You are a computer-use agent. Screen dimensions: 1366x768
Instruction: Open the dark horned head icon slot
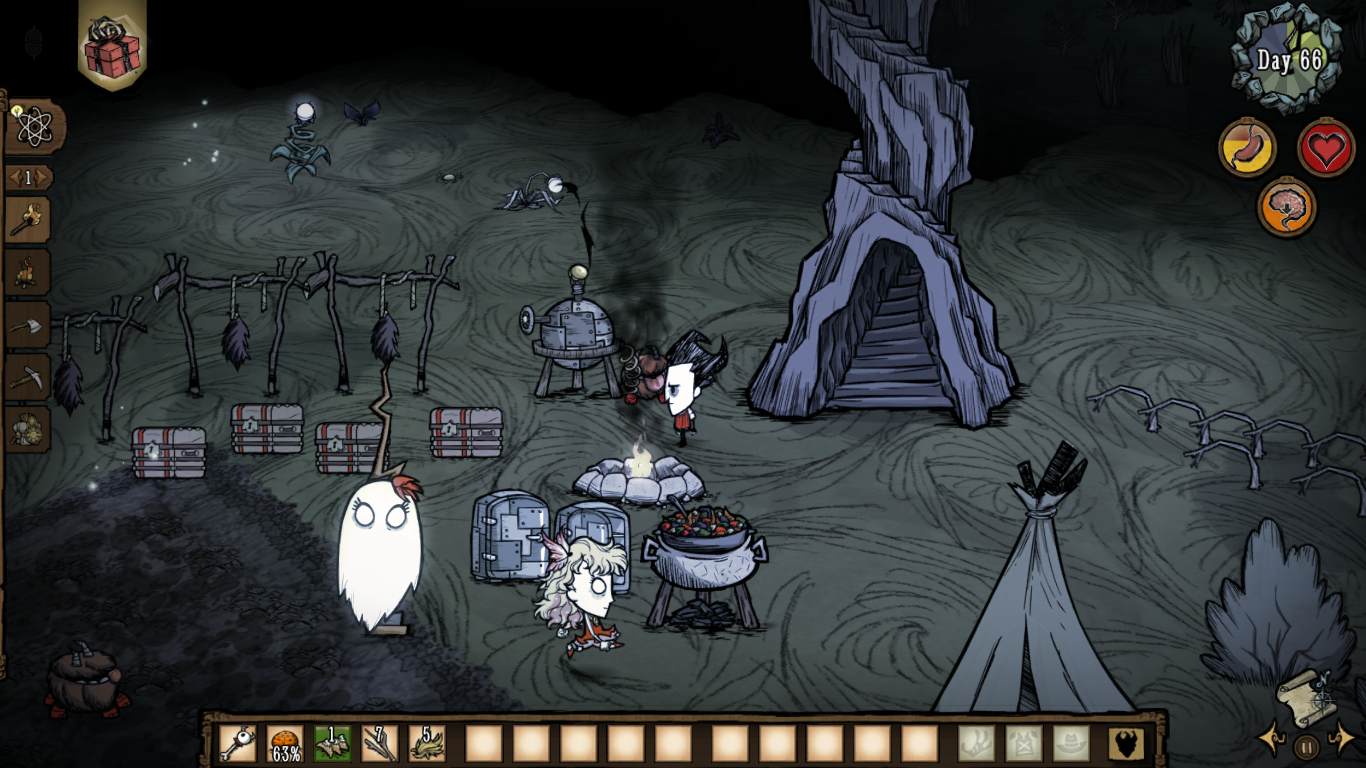pyautogui.click(x=1126, y=743)
